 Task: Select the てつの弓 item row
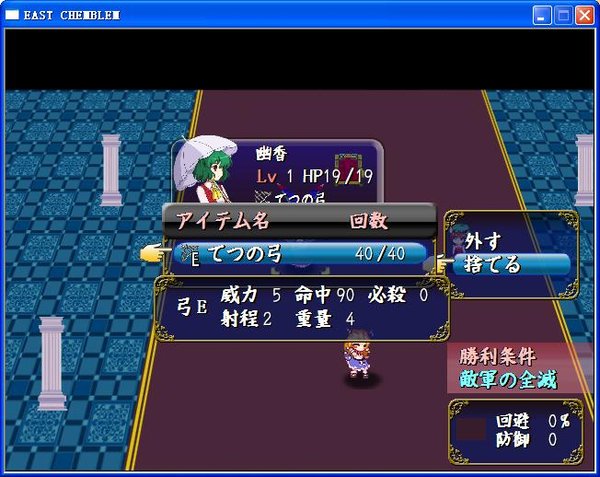click(x=300, y=254)
